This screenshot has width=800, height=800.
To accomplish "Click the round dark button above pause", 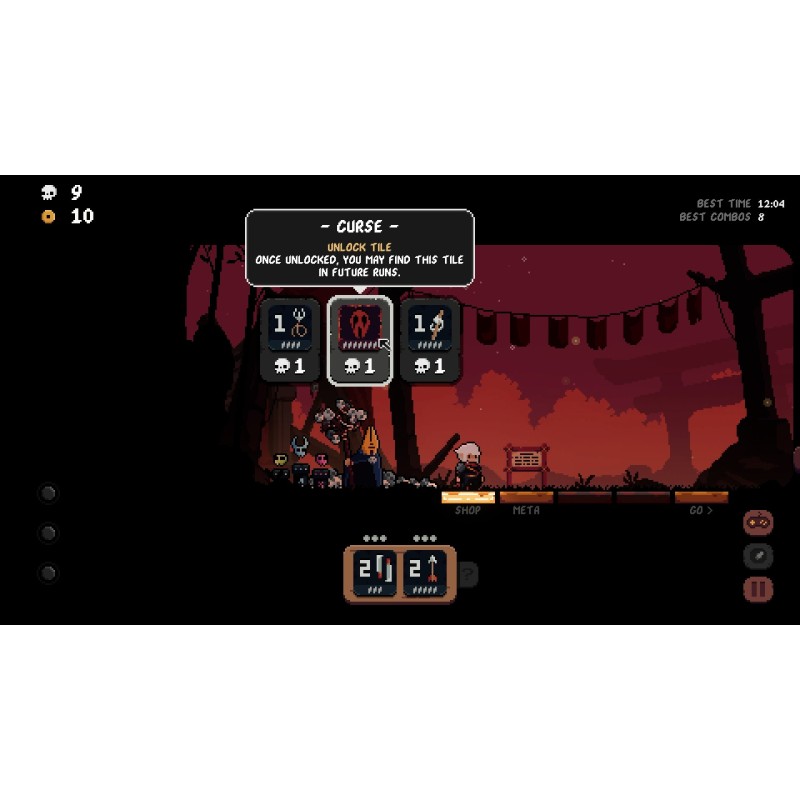I will click(757, 556).
